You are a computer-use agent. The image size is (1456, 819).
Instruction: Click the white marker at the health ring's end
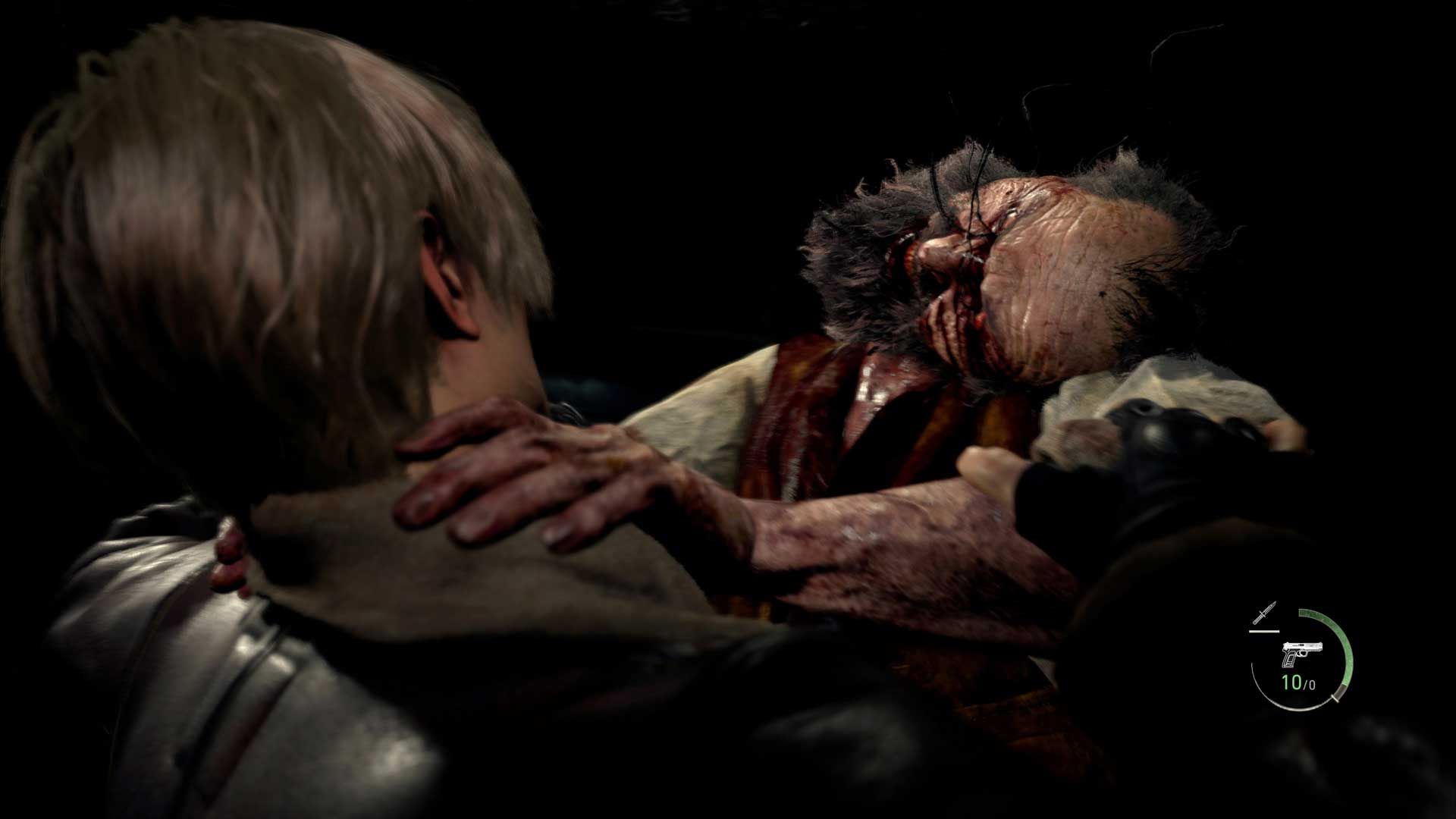(1335, 698)
